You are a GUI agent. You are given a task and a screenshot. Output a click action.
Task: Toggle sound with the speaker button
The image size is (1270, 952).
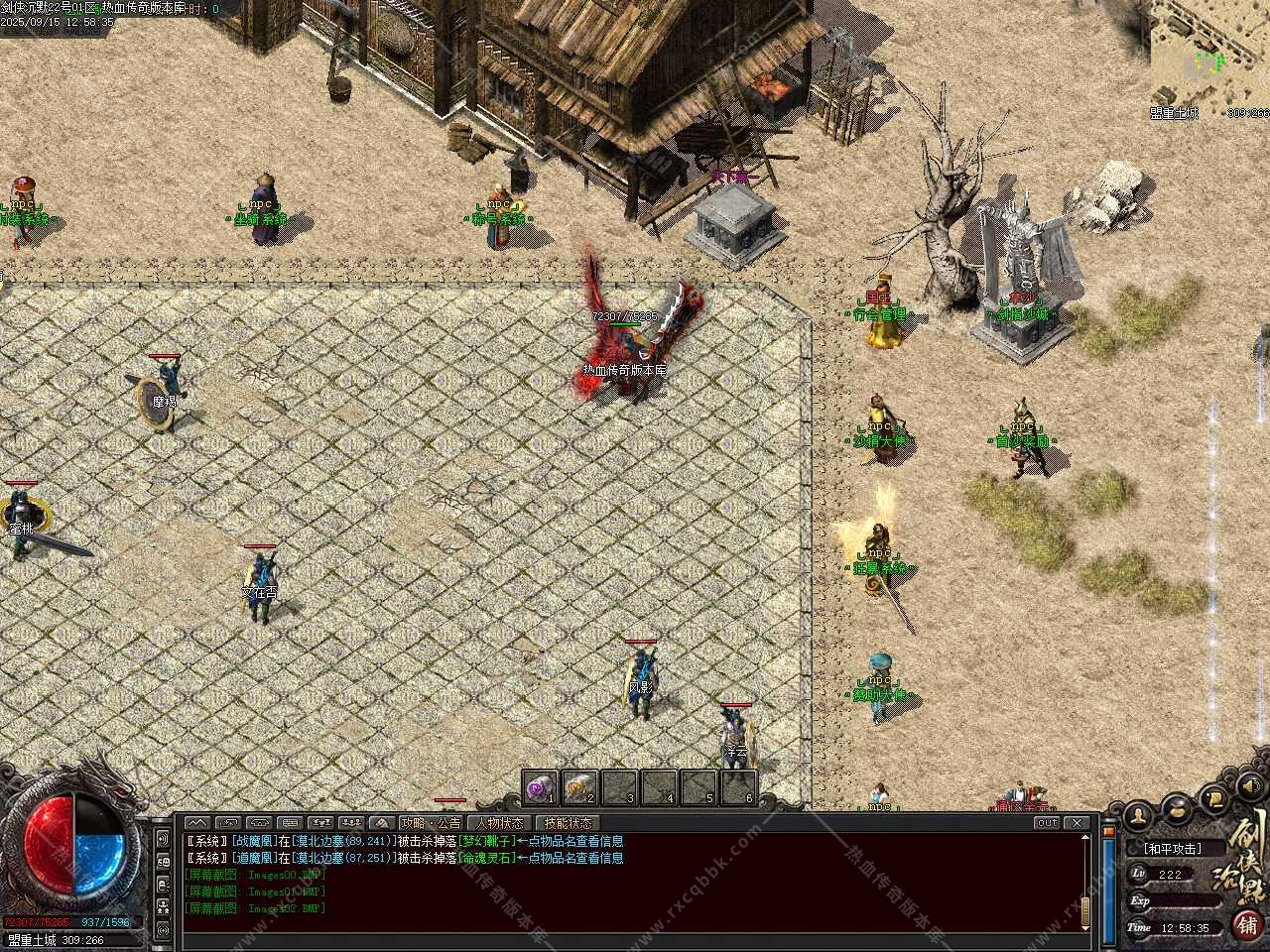tap(1249, 786)
